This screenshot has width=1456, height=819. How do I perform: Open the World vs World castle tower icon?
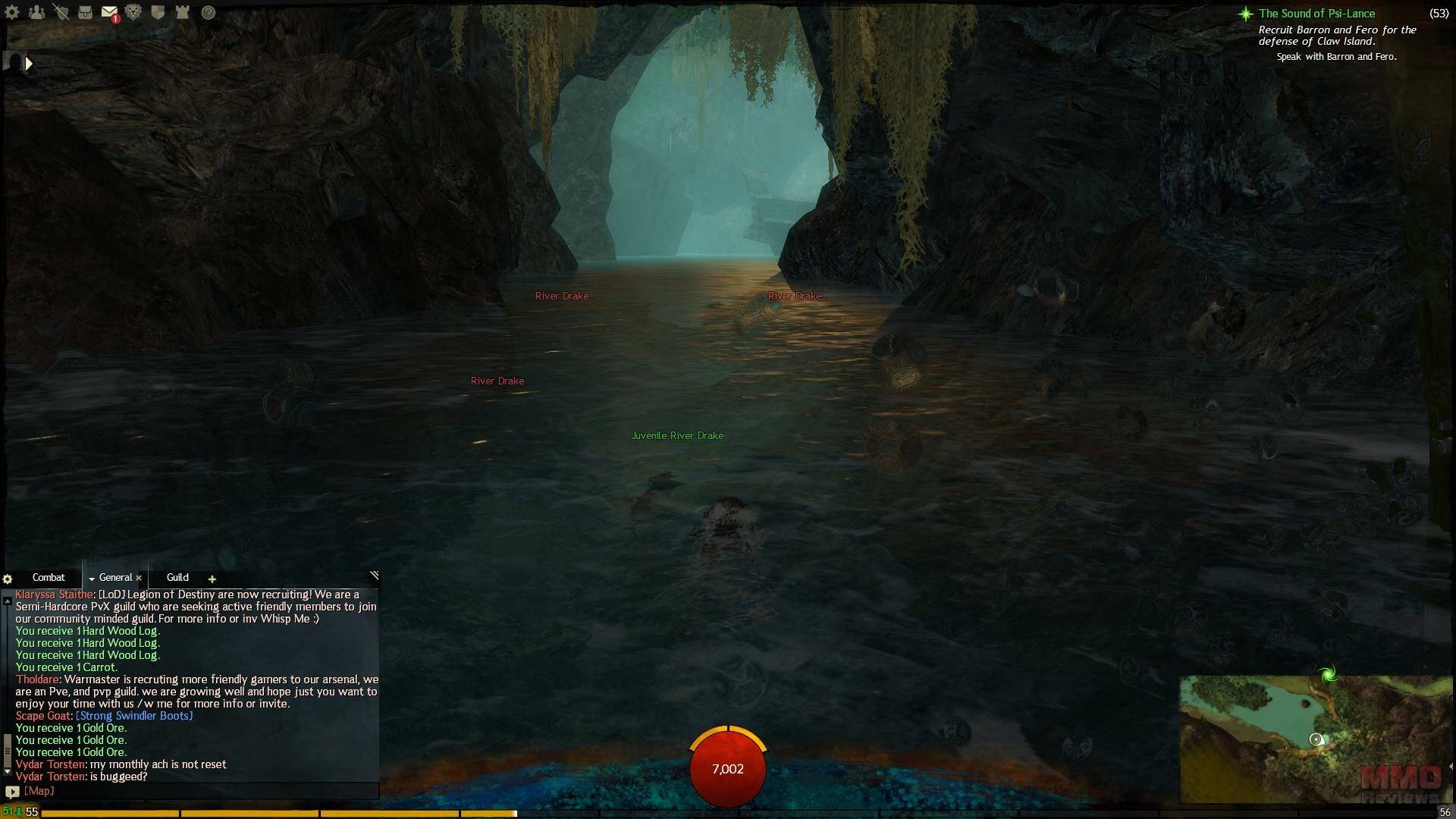coord(182,12)
